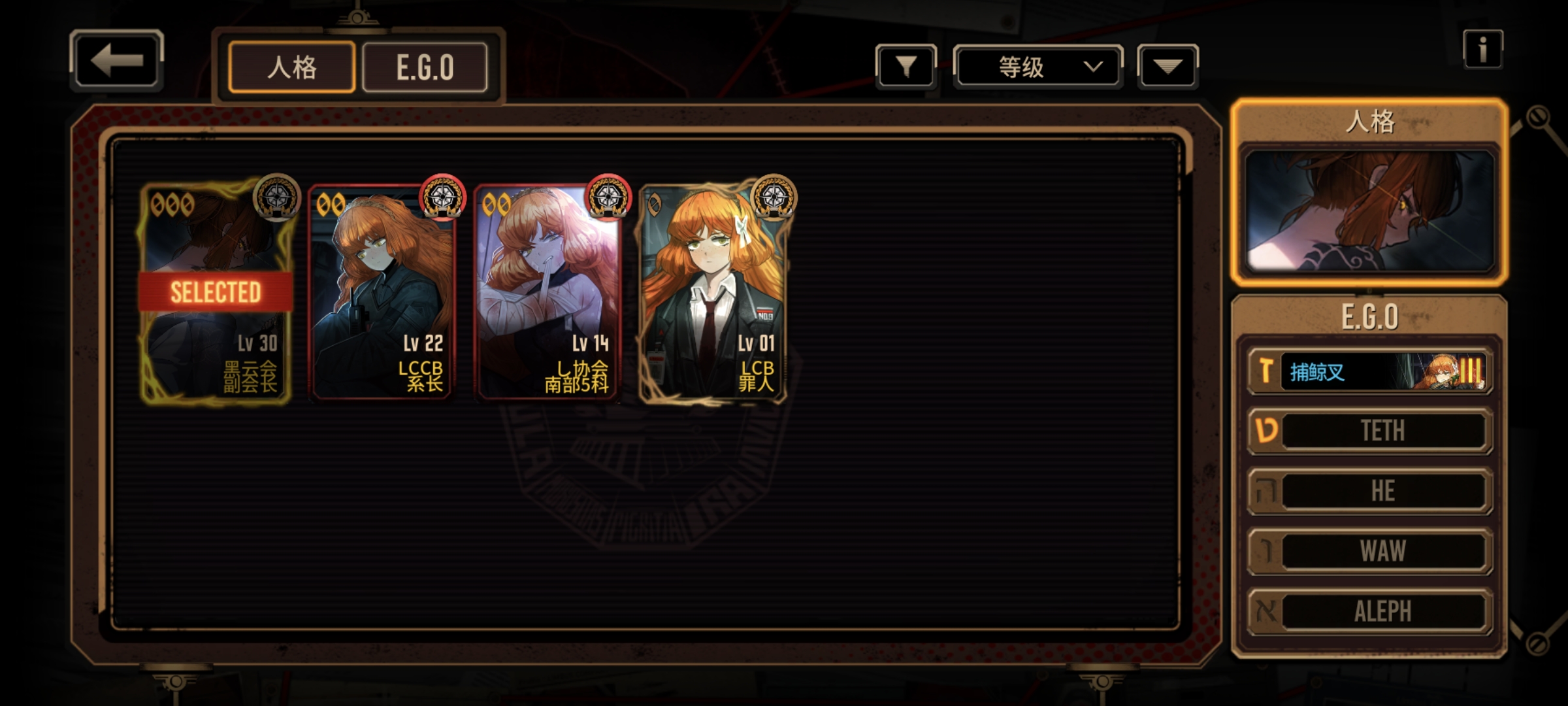Toggle the sort order triangle button
Viewport: 1568px width, 706px height.
point(1168,67)
